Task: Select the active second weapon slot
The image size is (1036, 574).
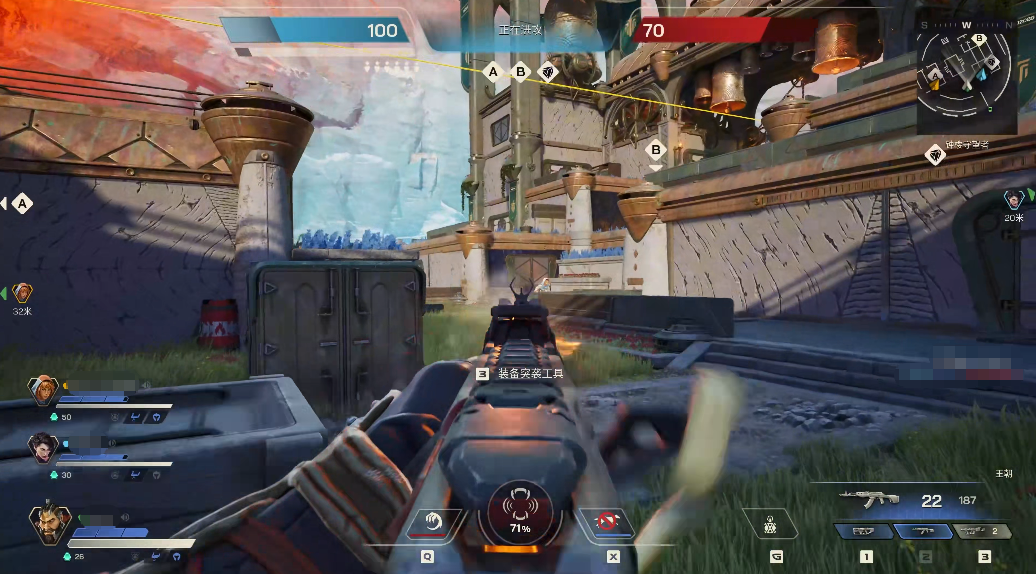Action: point(925,532)
